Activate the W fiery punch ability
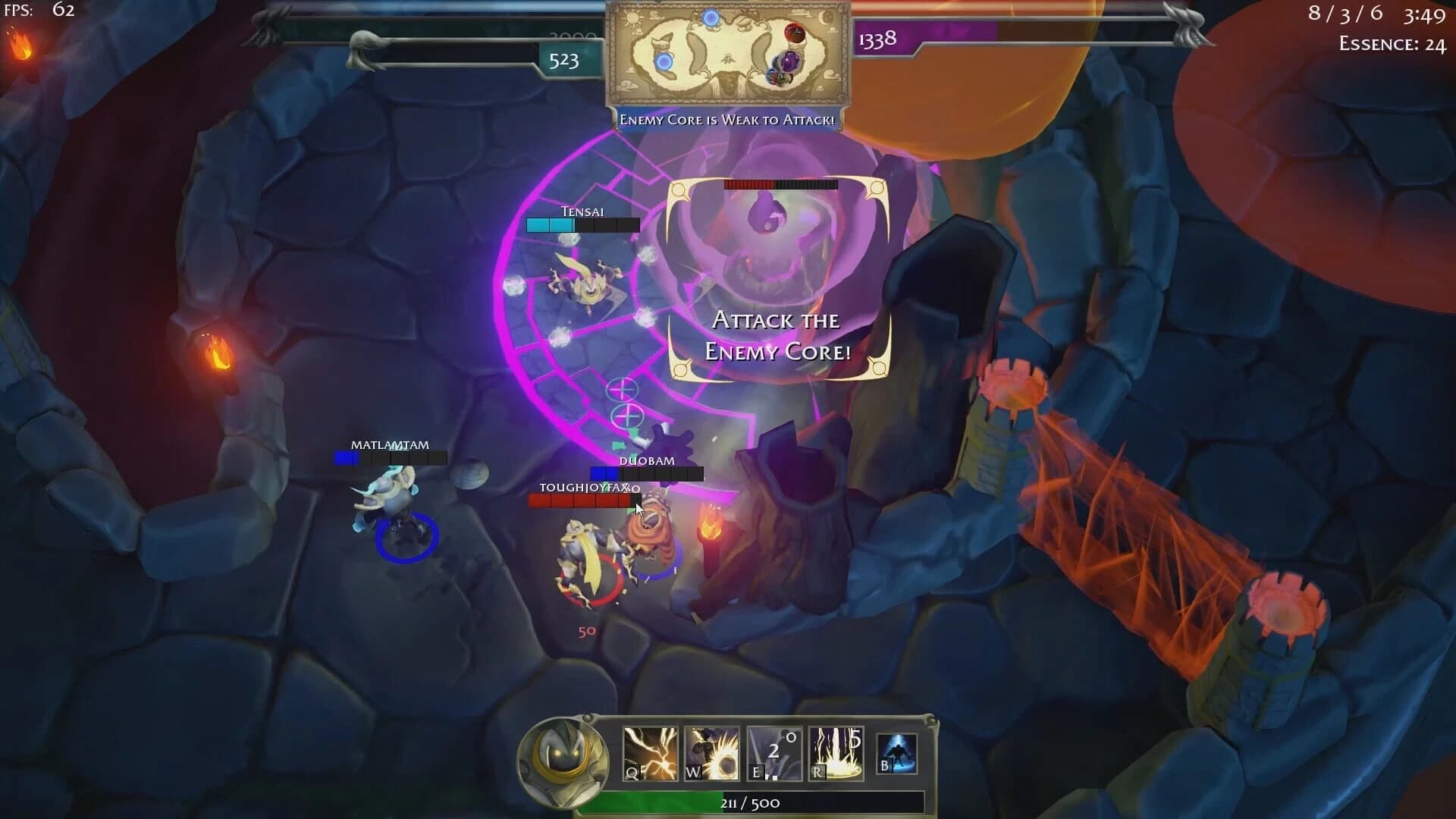Viewport: 1456px width, 819px height. coord(711,753)
